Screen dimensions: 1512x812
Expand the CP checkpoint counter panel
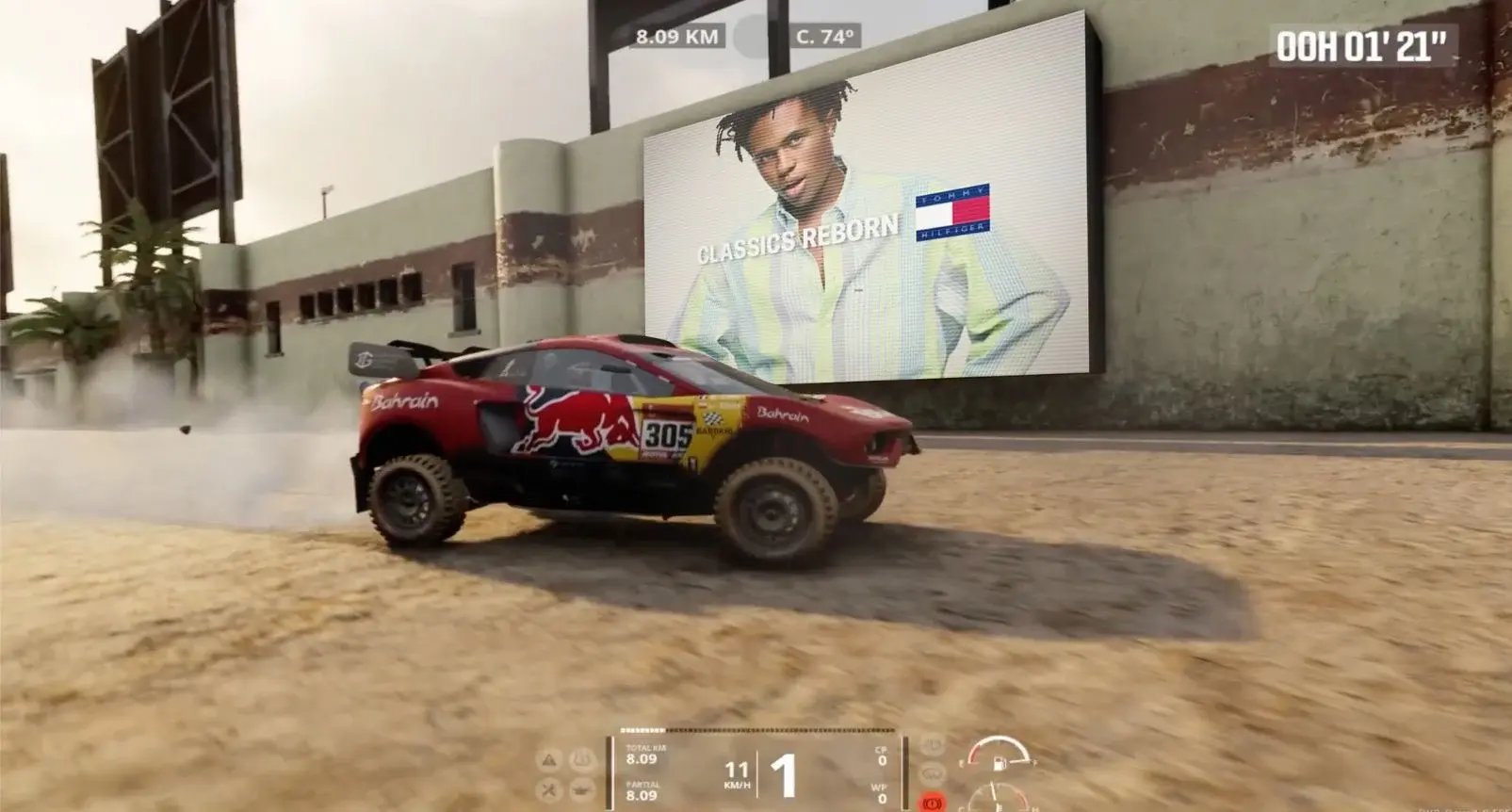[x=881, y=754]
